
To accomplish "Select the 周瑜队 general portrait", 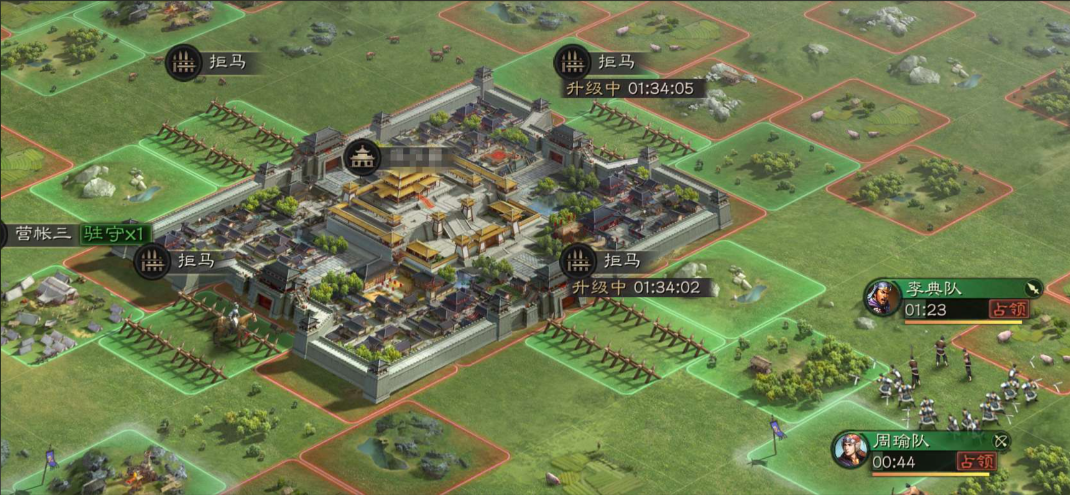I will pyautogui.click(x=850, y=449).
